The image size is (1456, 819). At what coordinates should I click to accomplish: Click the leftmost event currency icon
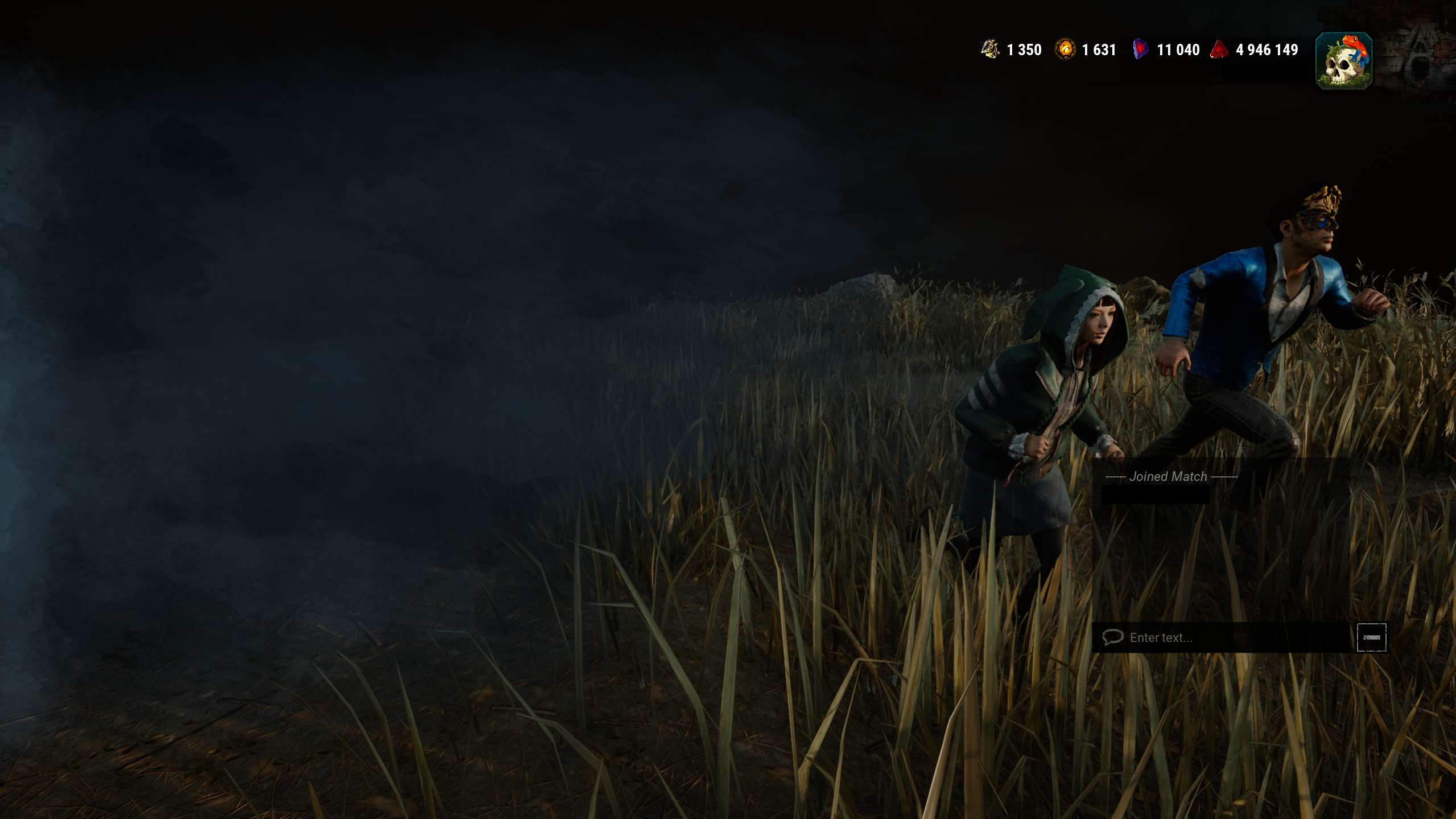988,50
